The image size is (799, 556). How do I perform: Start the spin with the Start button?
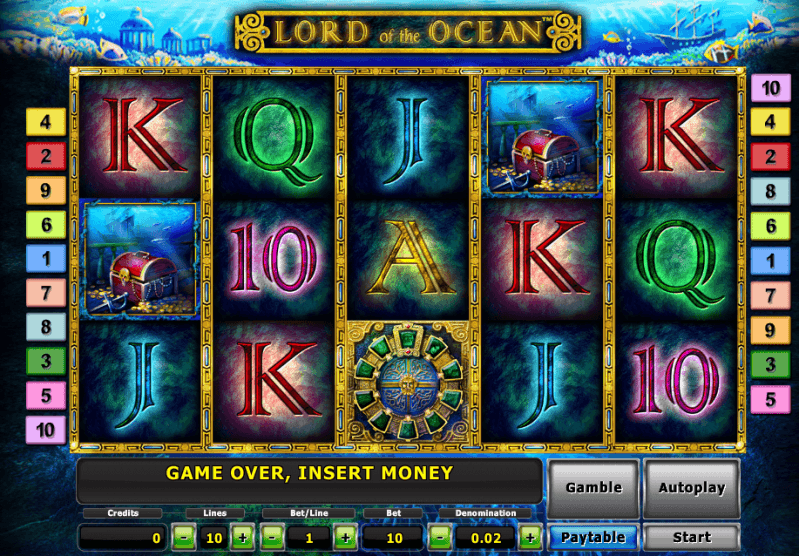[691, 538]
